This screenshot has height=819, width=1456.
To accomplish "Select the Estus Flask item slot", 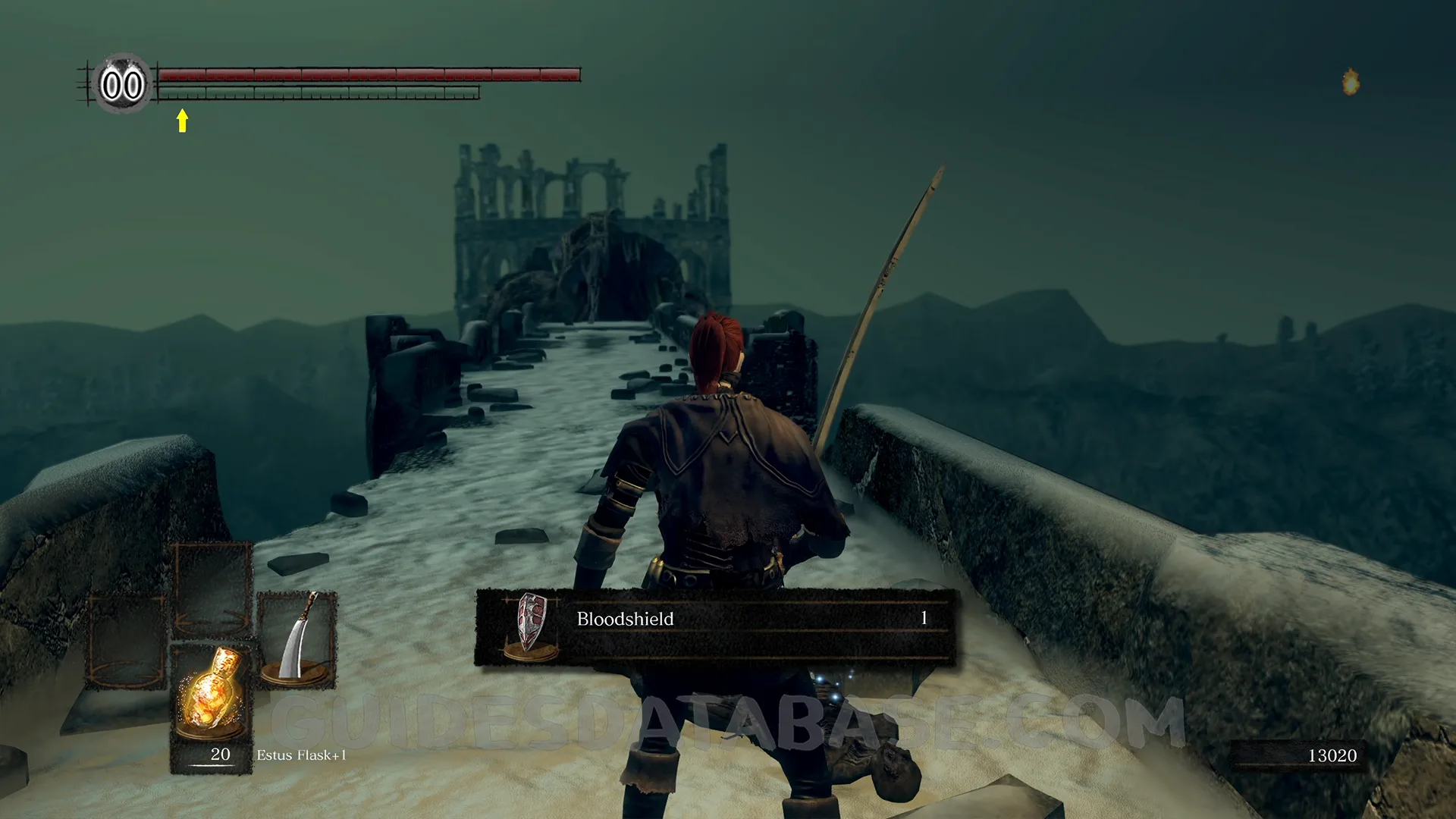I will pyautogui.click(x=212, y=707).
